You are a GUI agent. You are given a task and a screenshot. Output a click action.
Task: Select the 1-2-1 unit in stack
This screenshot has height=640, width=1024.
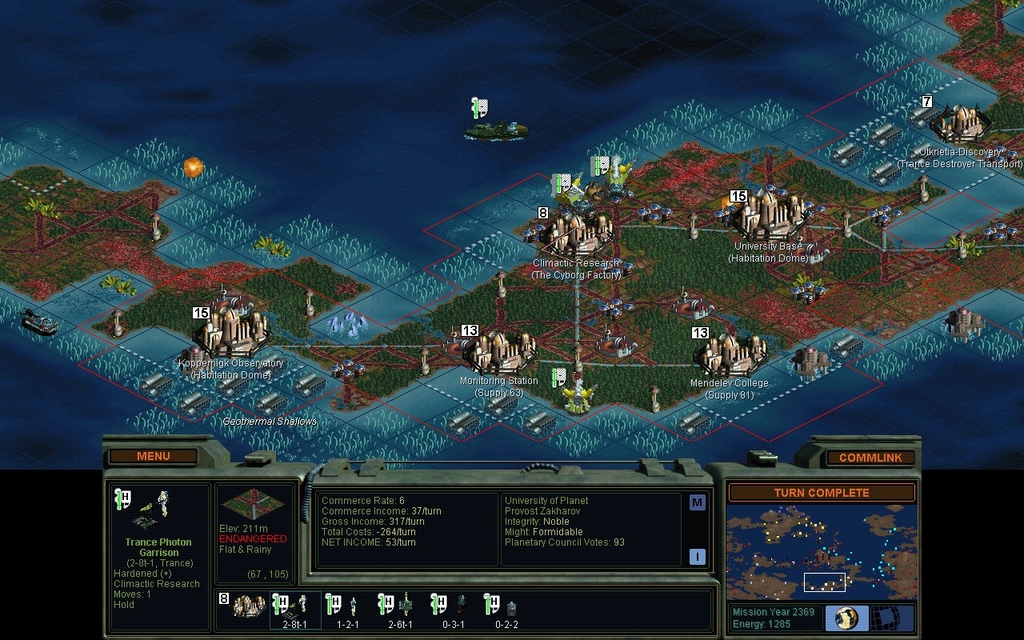pyautogui.click(x=347, y=607)
